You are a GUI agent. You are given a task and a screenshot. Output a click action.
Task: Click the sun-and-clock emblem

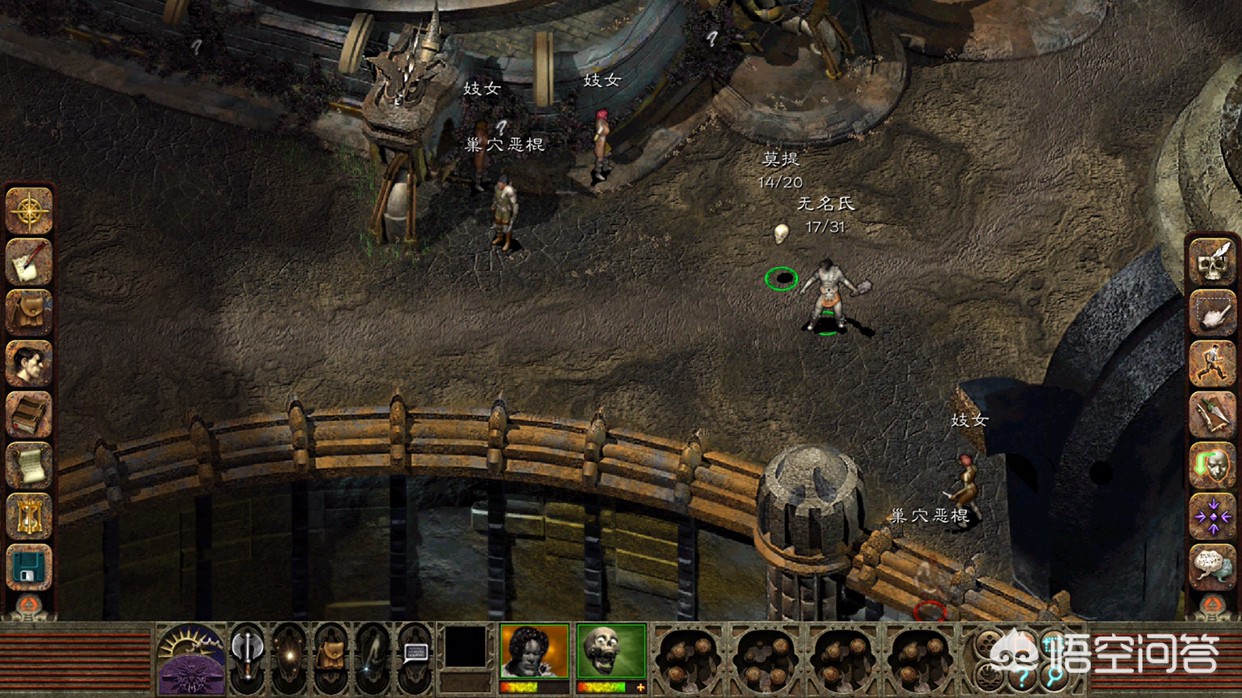coord(191,659)
